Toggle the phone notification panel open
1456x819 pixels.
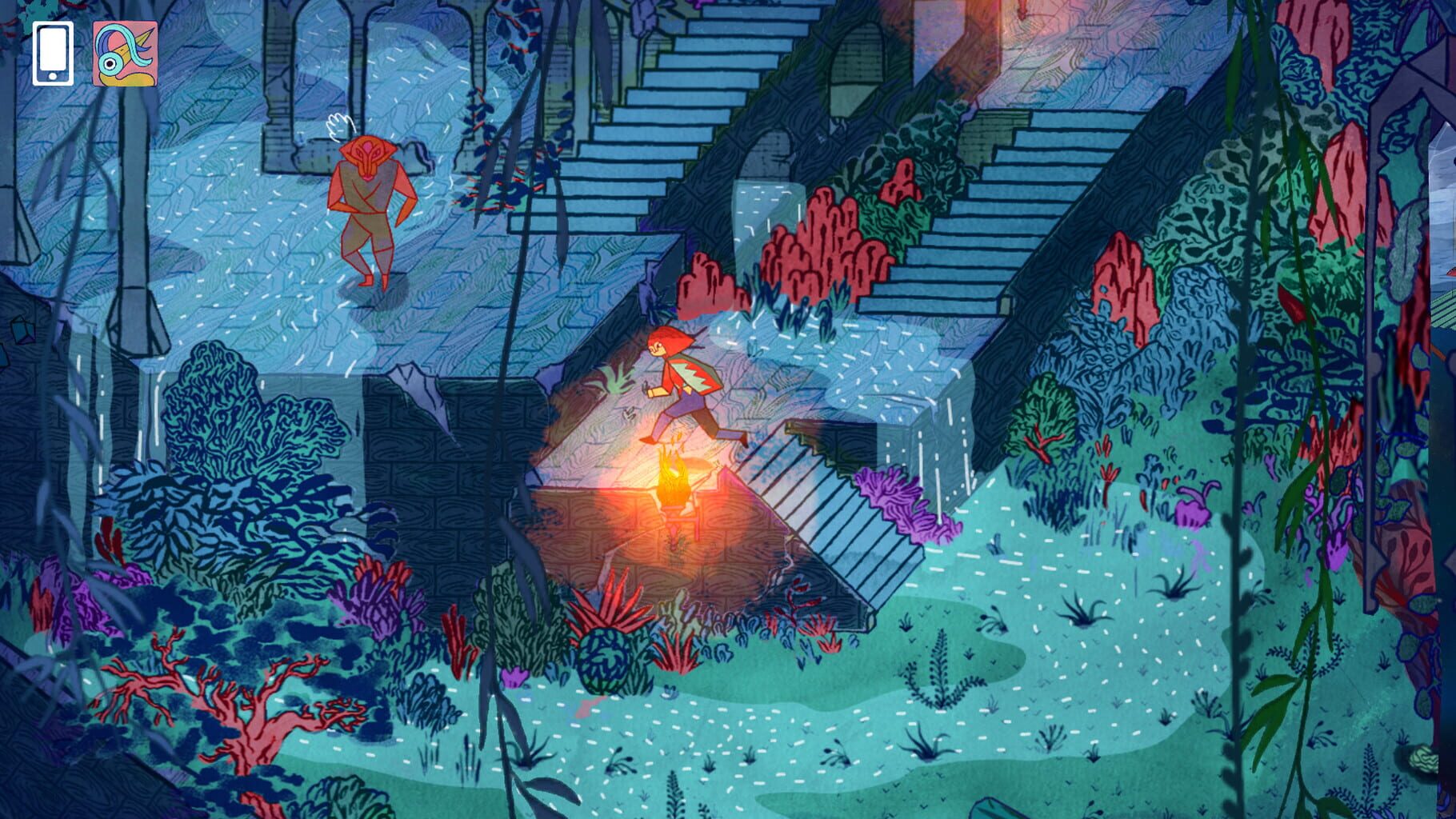[53, 51]
